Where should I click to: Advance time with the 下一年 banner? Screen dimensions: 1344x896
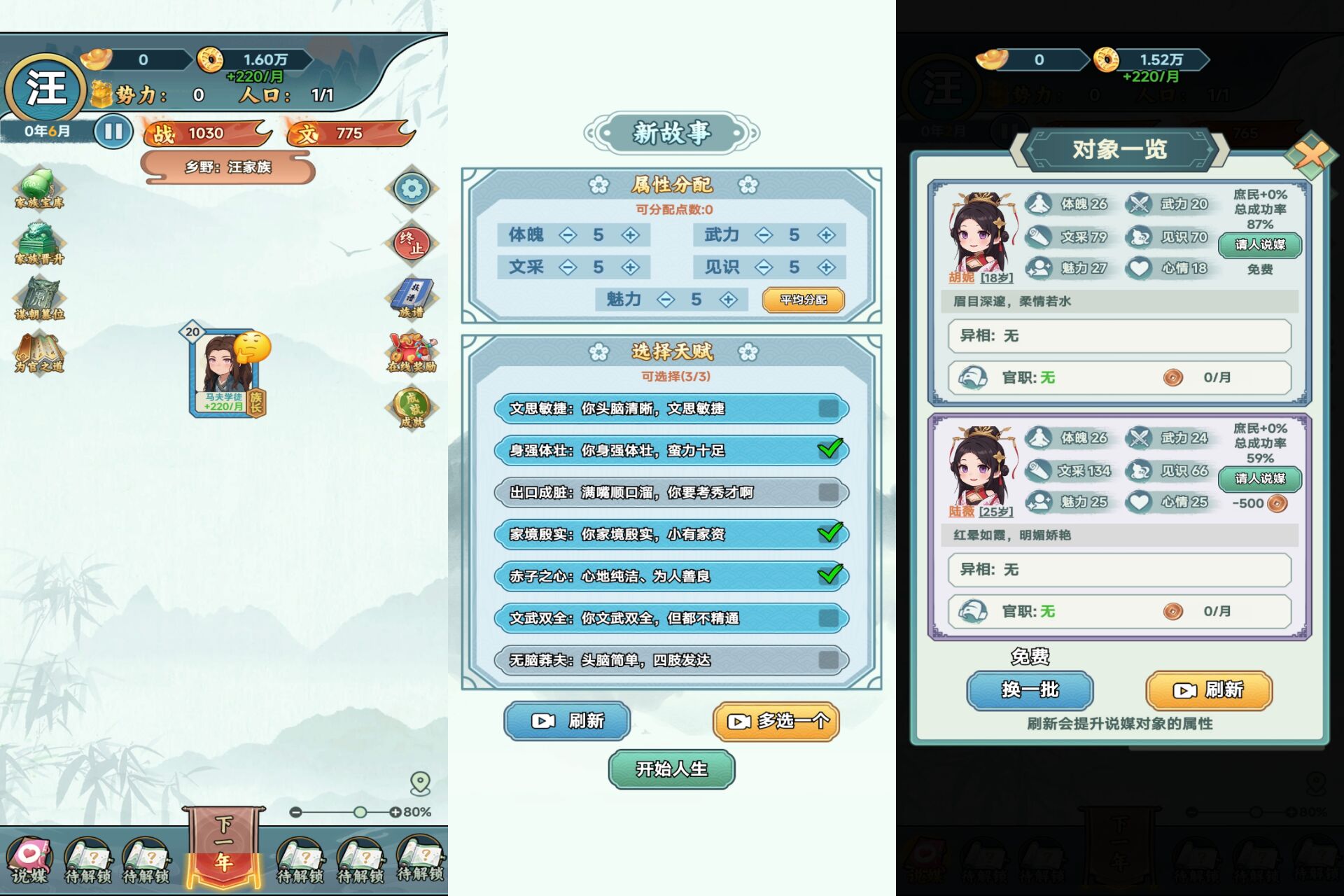(224, 848)
